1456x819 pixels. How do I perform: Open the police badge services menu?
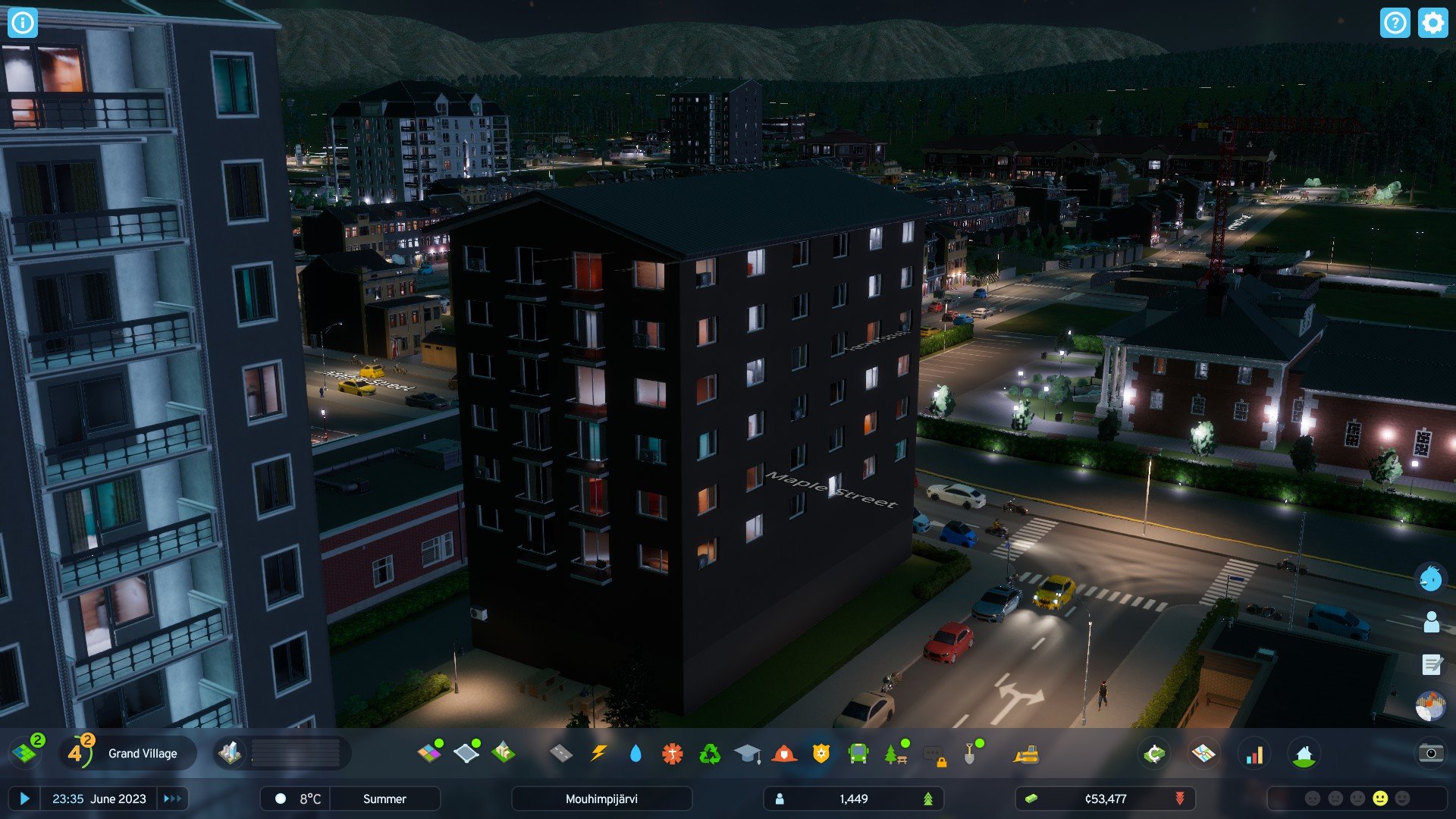coord(821,753)
